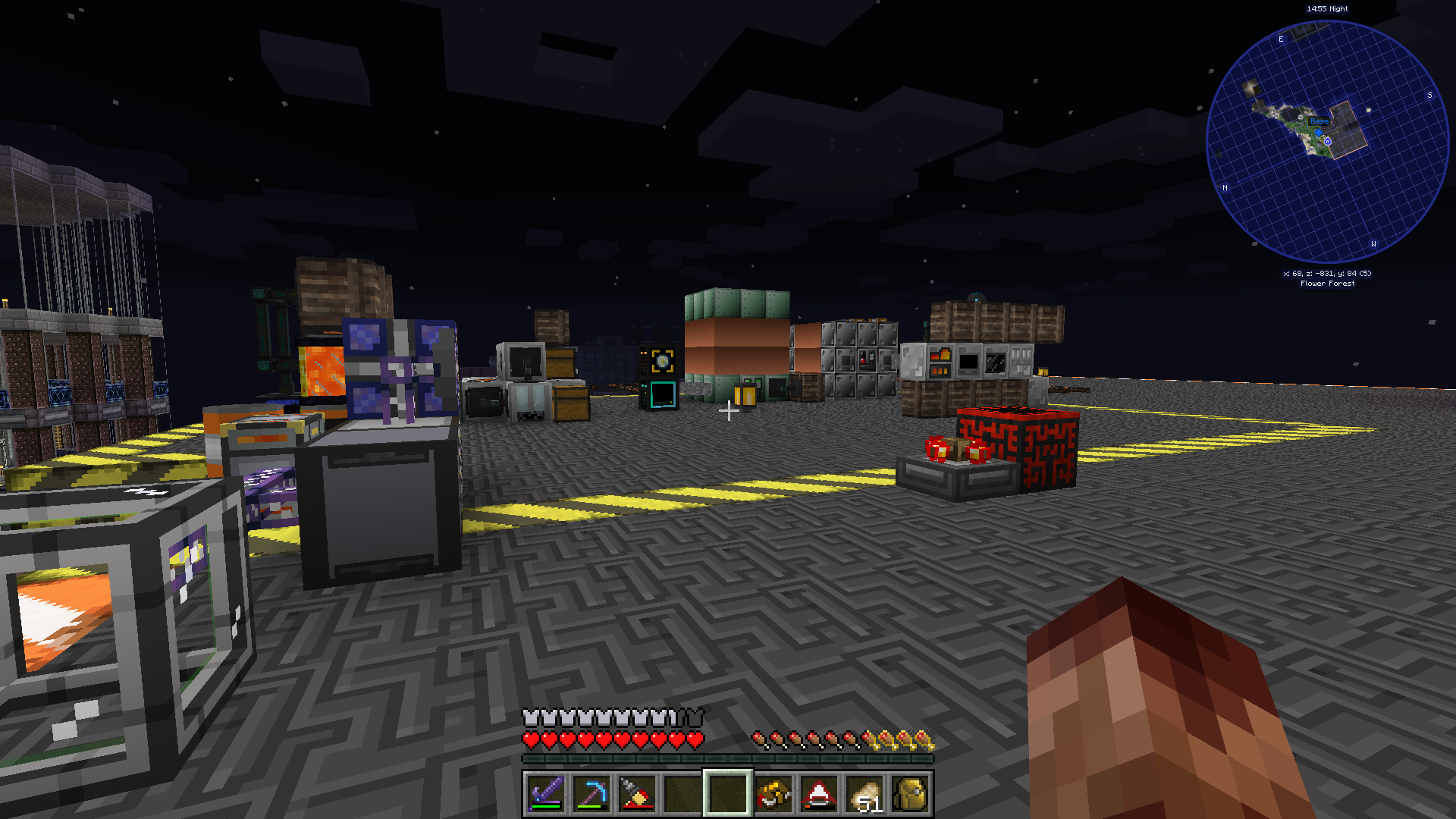
Task: Select the golden gauntlet hotbar item
Action: 773,794
